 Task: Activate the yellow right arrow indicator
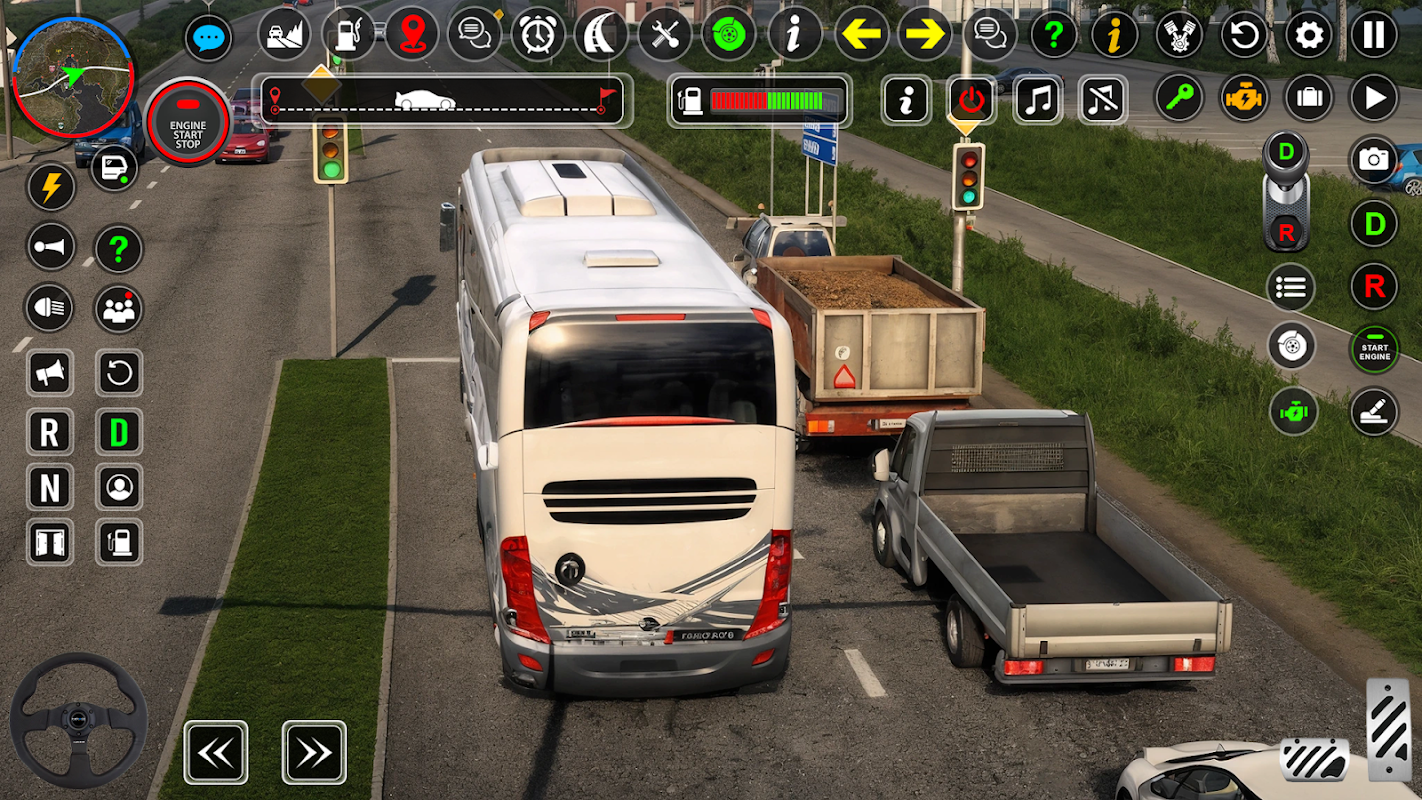click(x=925, y=35)
